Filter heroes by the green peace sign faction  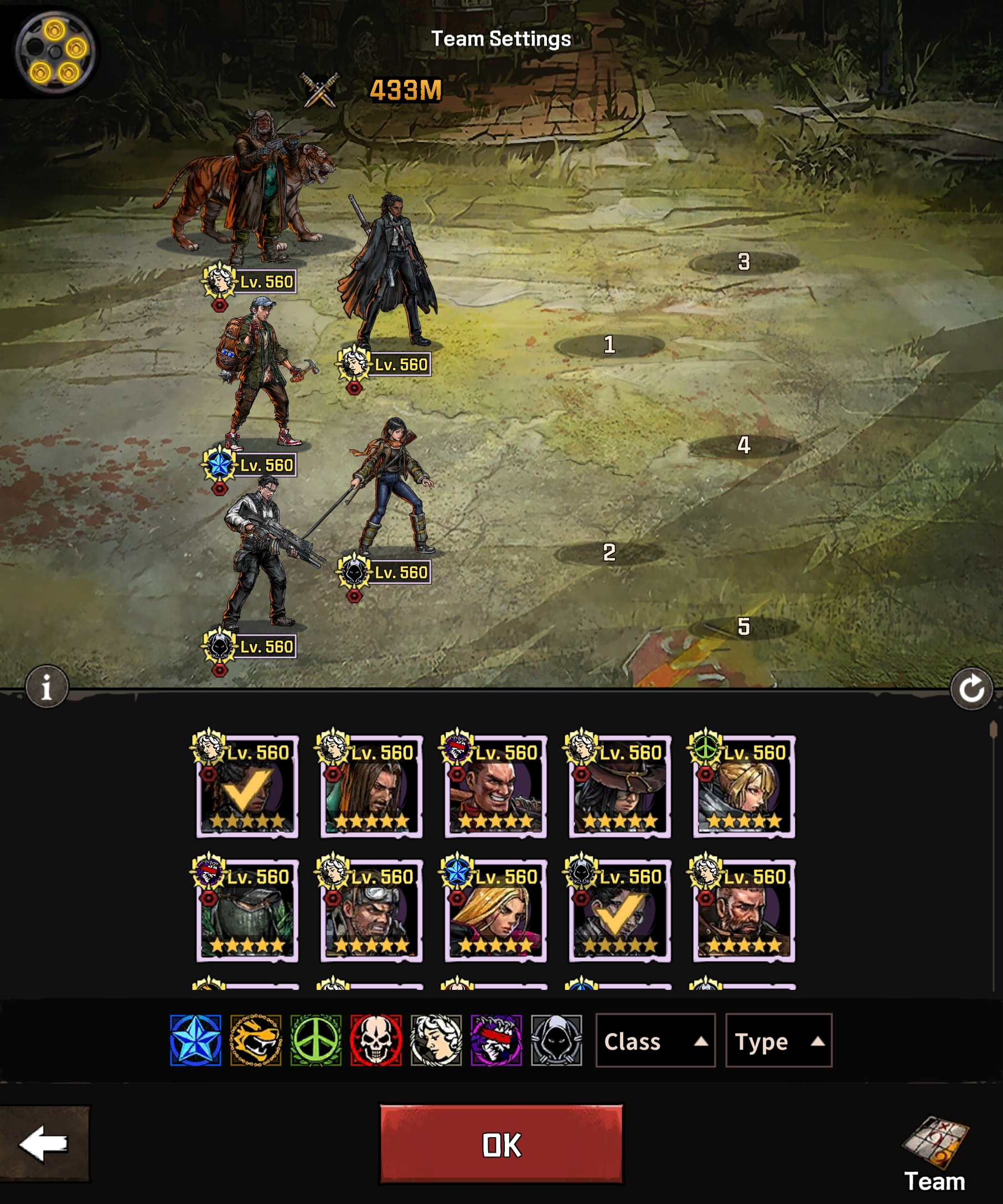[x=316, y=1041]
